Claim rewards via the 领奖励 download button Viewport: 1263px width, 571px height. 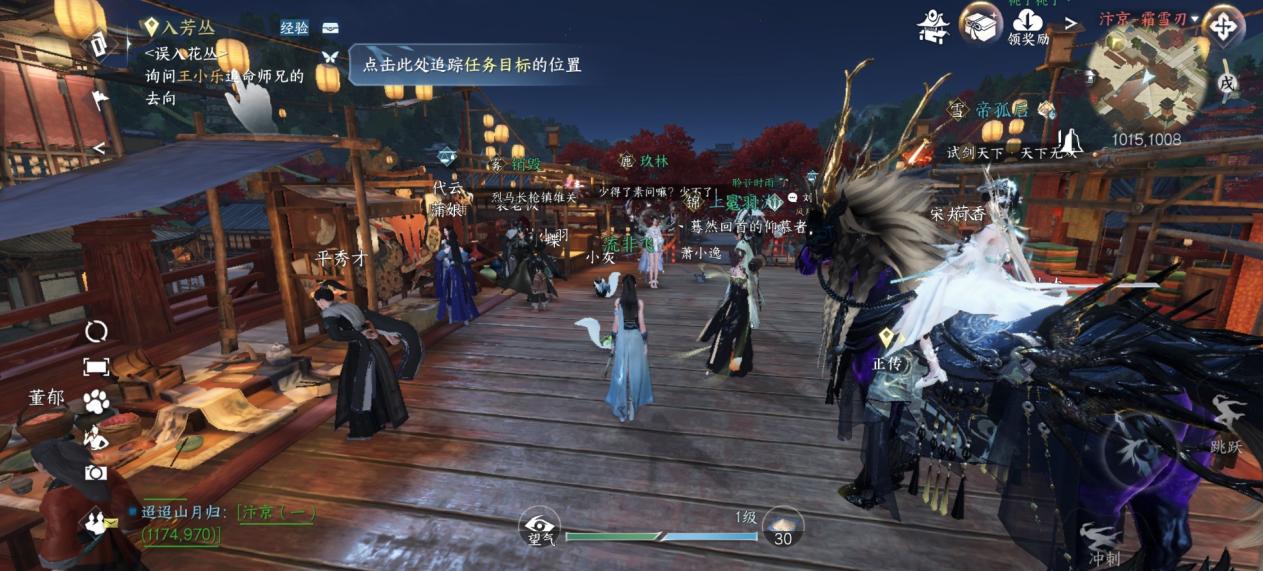pos(1027,25)
